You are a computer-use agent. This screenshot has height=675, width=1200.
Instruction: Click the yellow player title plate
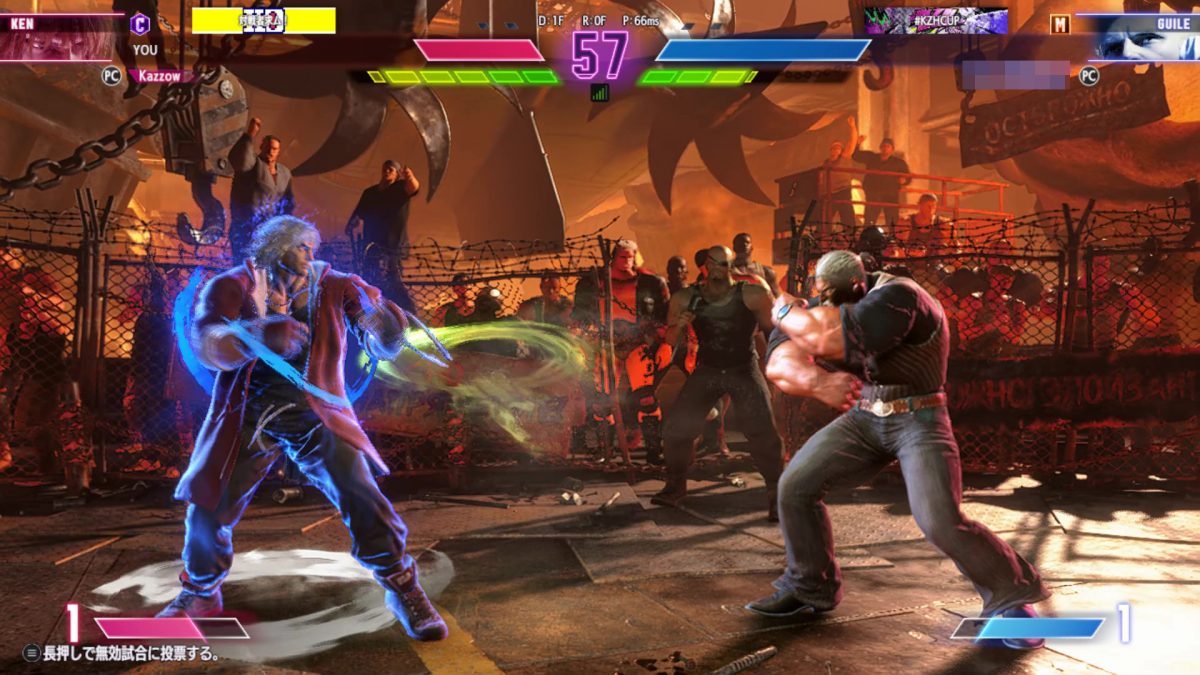(x=263, y=21)
